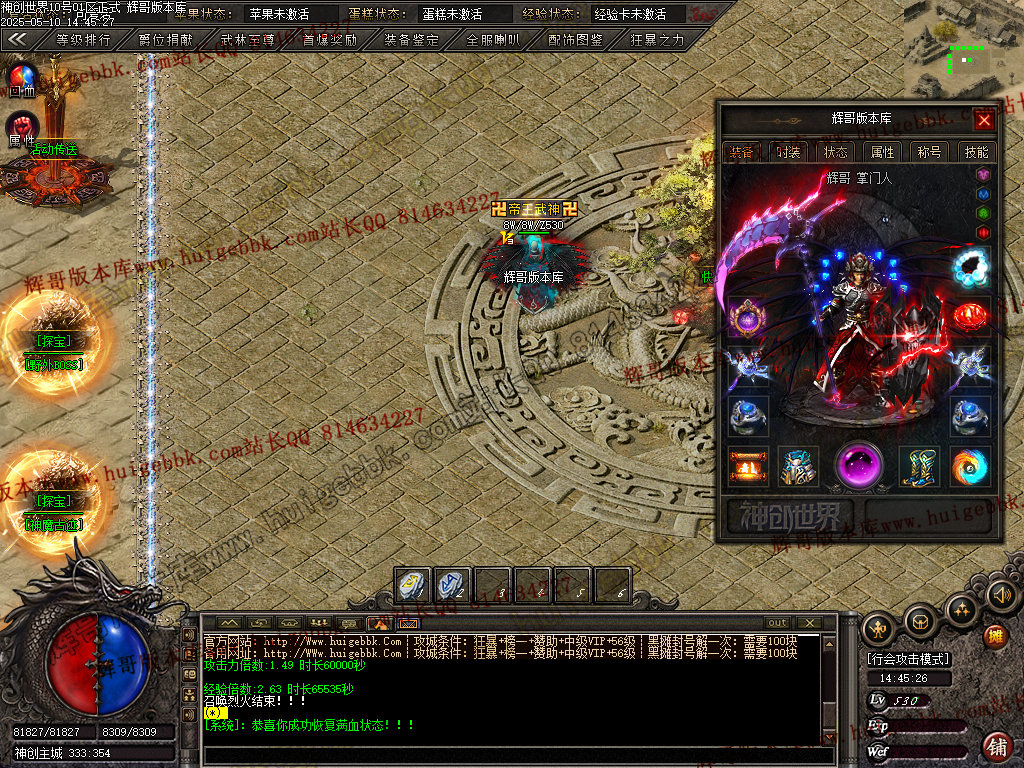Collapse the top menu bar with the double-arrow button
This screenshot has height=768, width=1024.
[x=17, y=40]
